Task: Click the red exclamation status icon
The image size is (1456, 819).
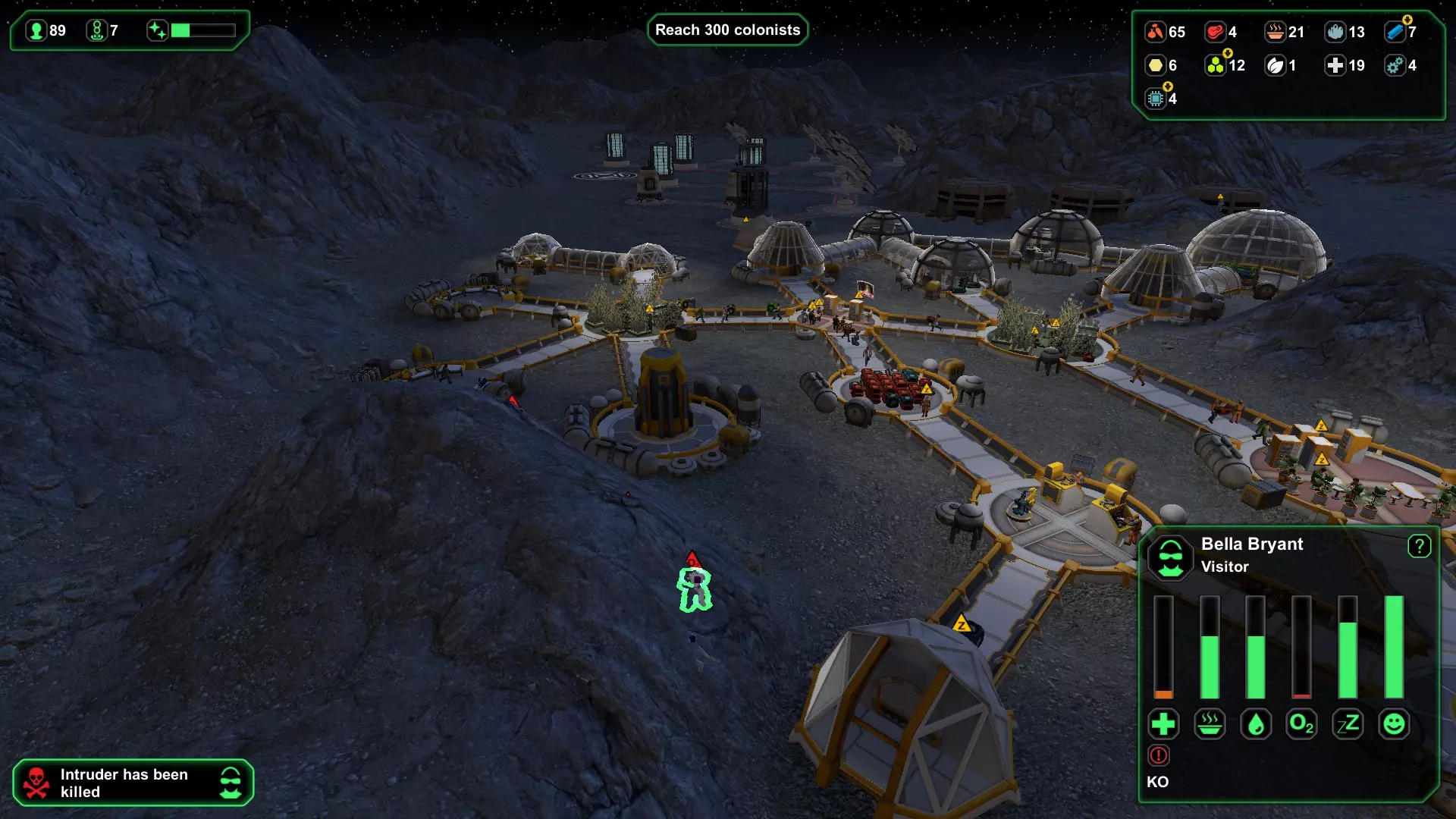Action: 1159,755
